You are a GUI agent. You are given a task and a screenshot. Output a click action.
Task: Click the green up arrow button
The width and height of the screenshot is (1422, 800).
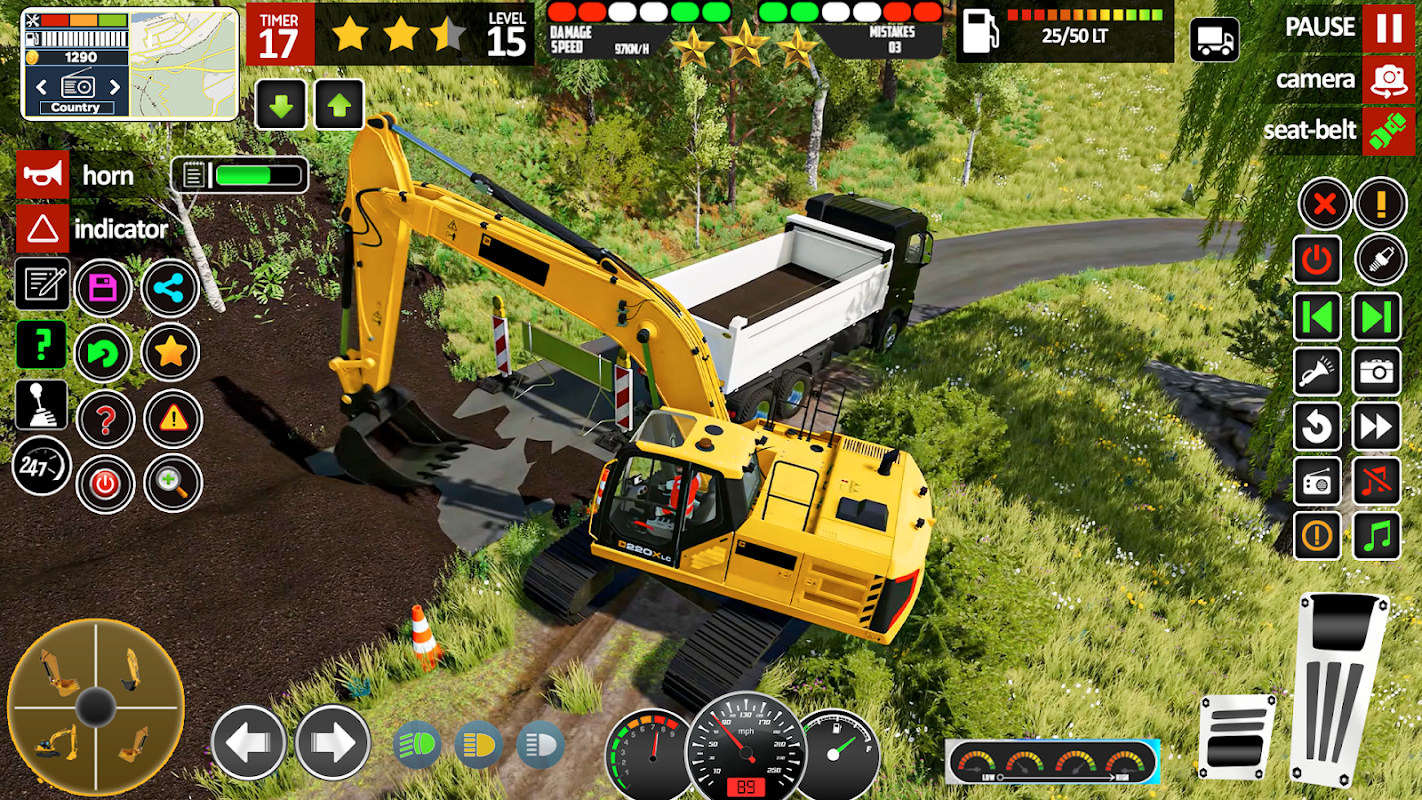pyautogui.click(x=339, y=105)
